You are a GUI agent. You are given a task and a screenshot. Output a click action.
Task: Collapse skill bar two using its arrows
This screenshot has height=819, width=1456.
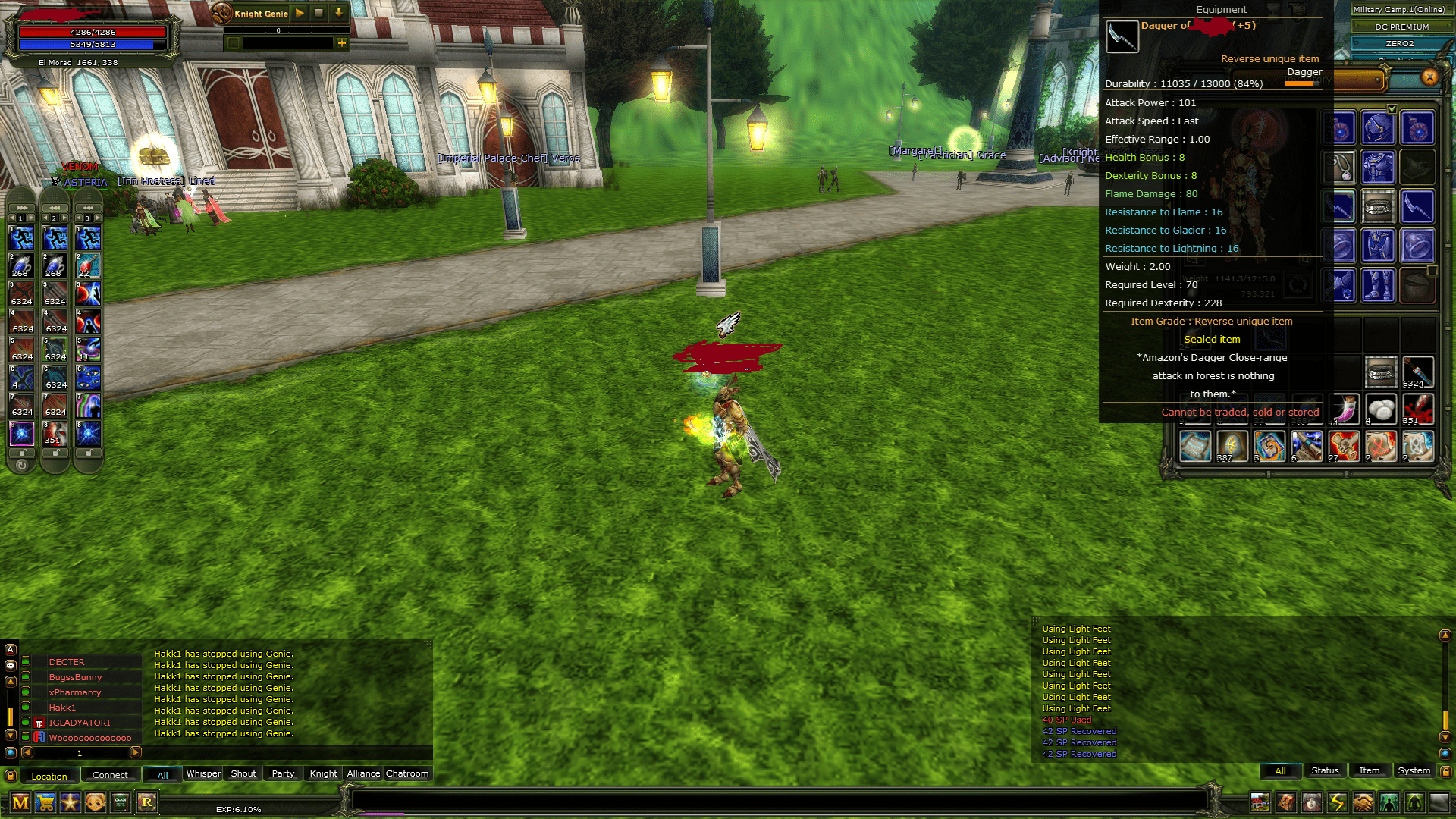coord(54,207)
